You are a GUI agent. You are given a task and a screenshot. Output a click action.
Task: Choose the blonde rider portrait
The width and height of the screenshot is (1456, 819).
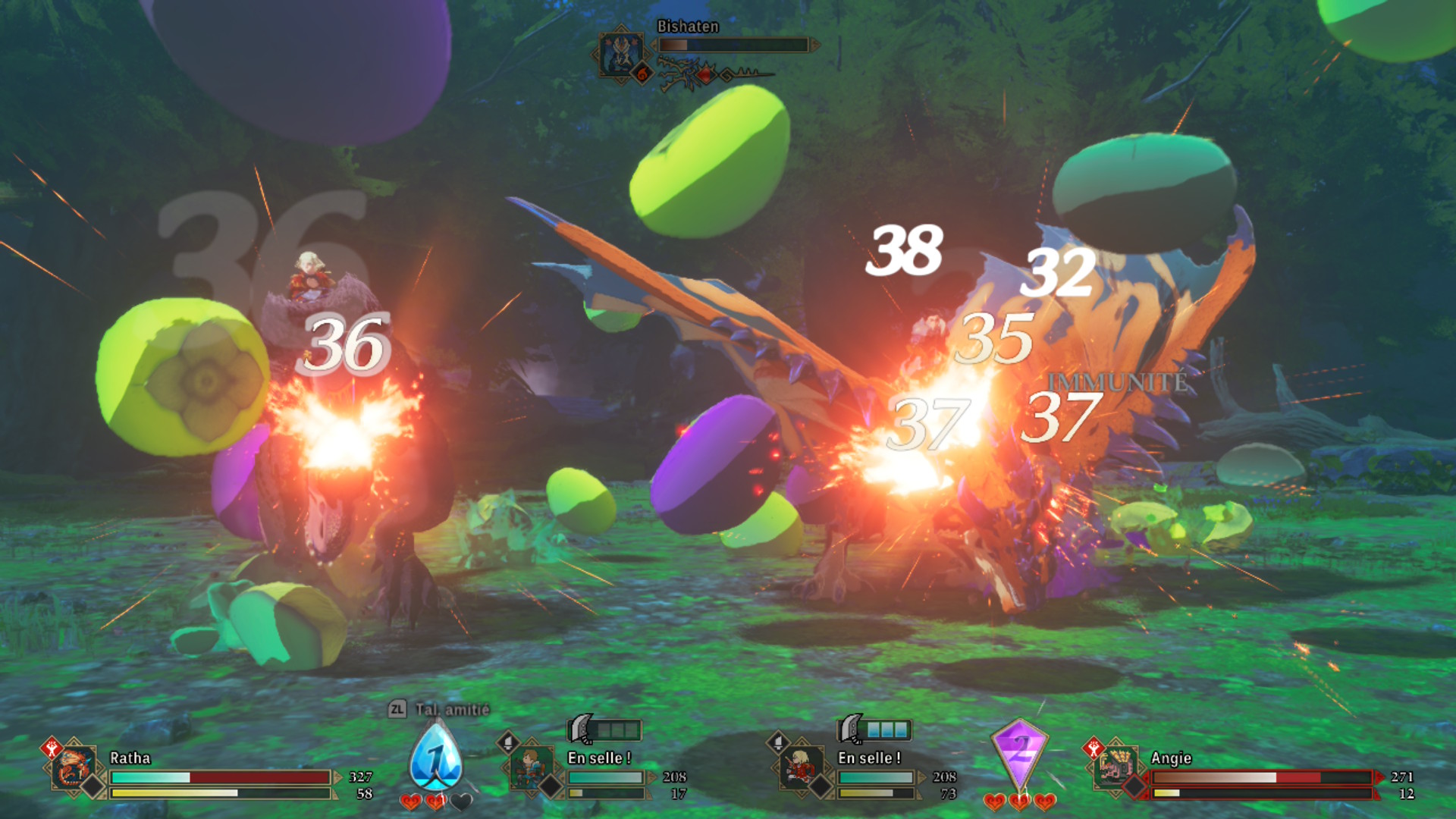(800, 767)
